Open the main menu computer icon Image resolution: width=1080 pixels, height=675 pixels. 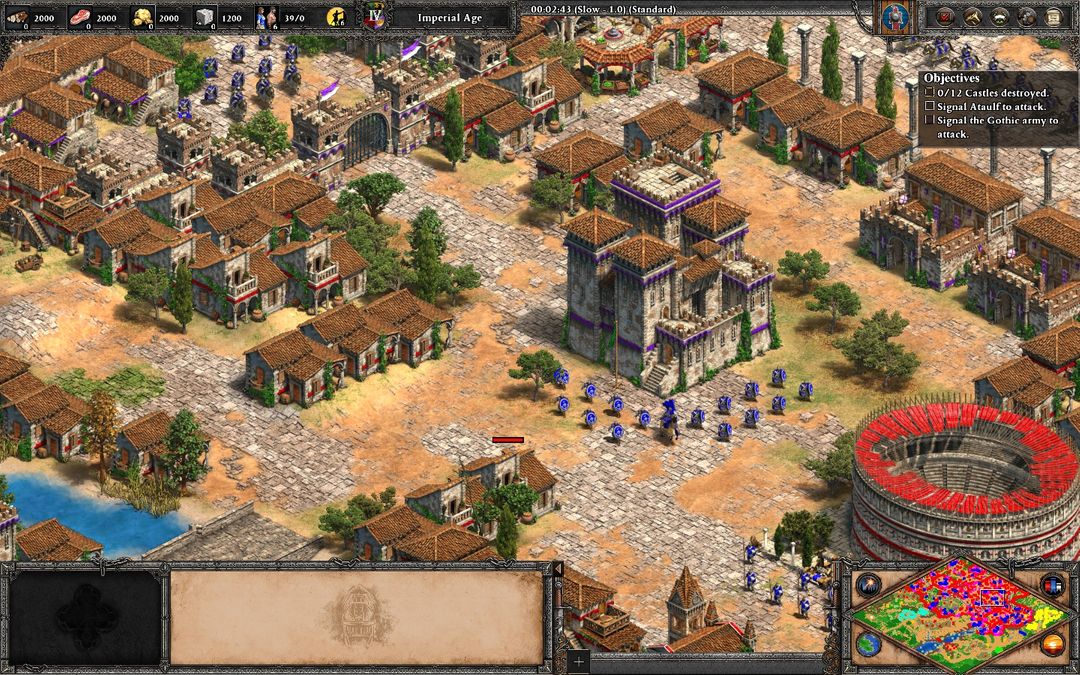[1053, 16]
